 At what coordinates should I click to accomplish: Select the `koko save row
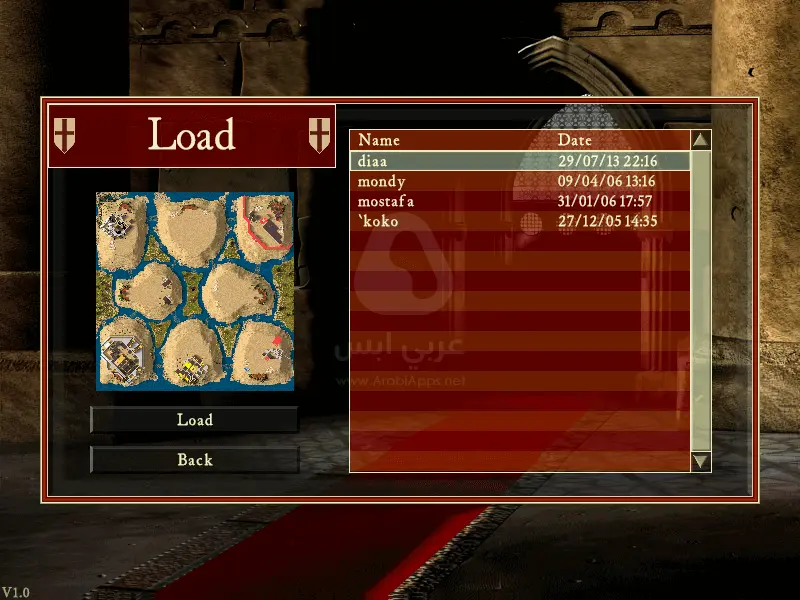pos(520,221)
